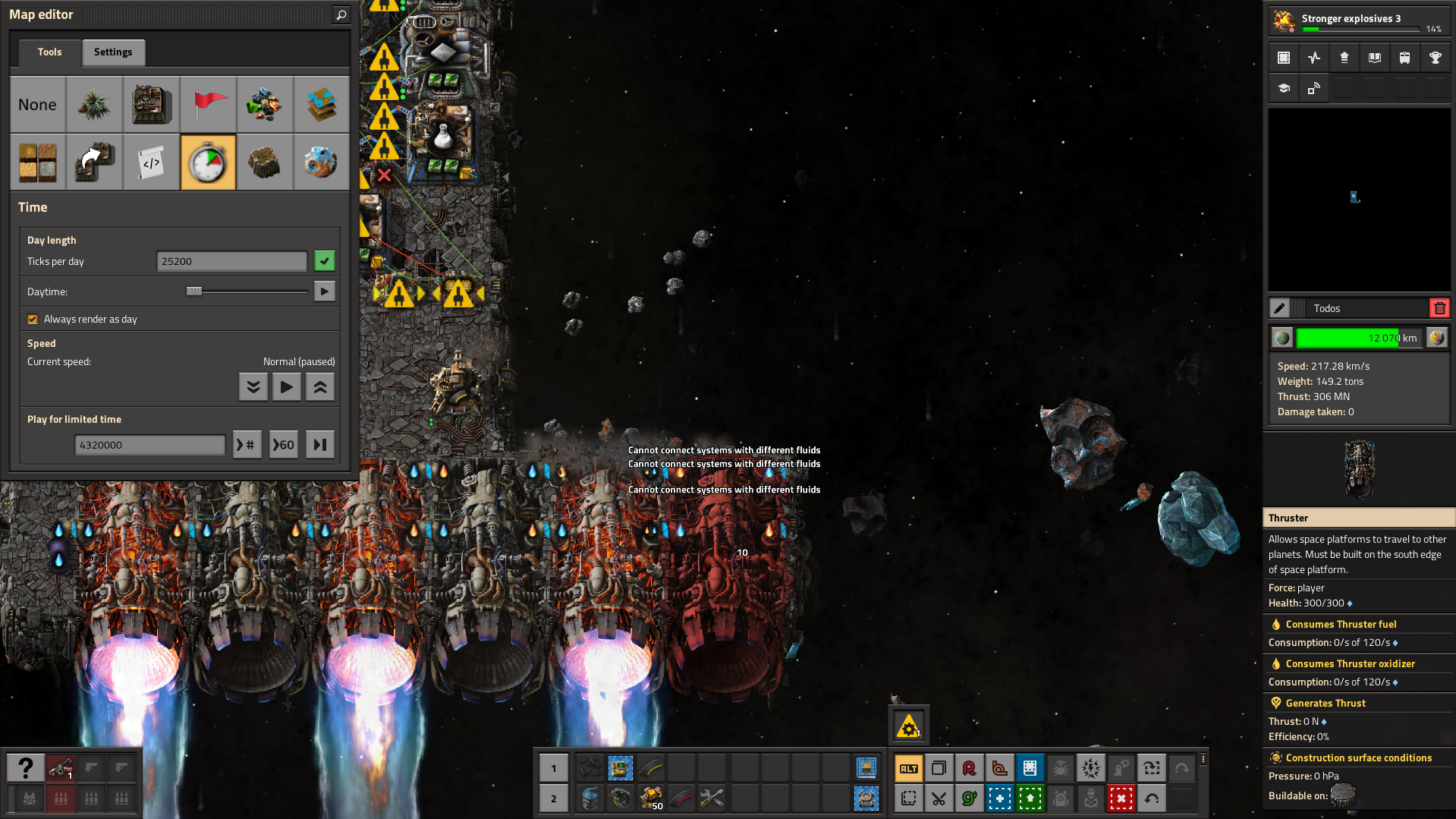Delete the Todos schedule with trash button

[1439, 307]
